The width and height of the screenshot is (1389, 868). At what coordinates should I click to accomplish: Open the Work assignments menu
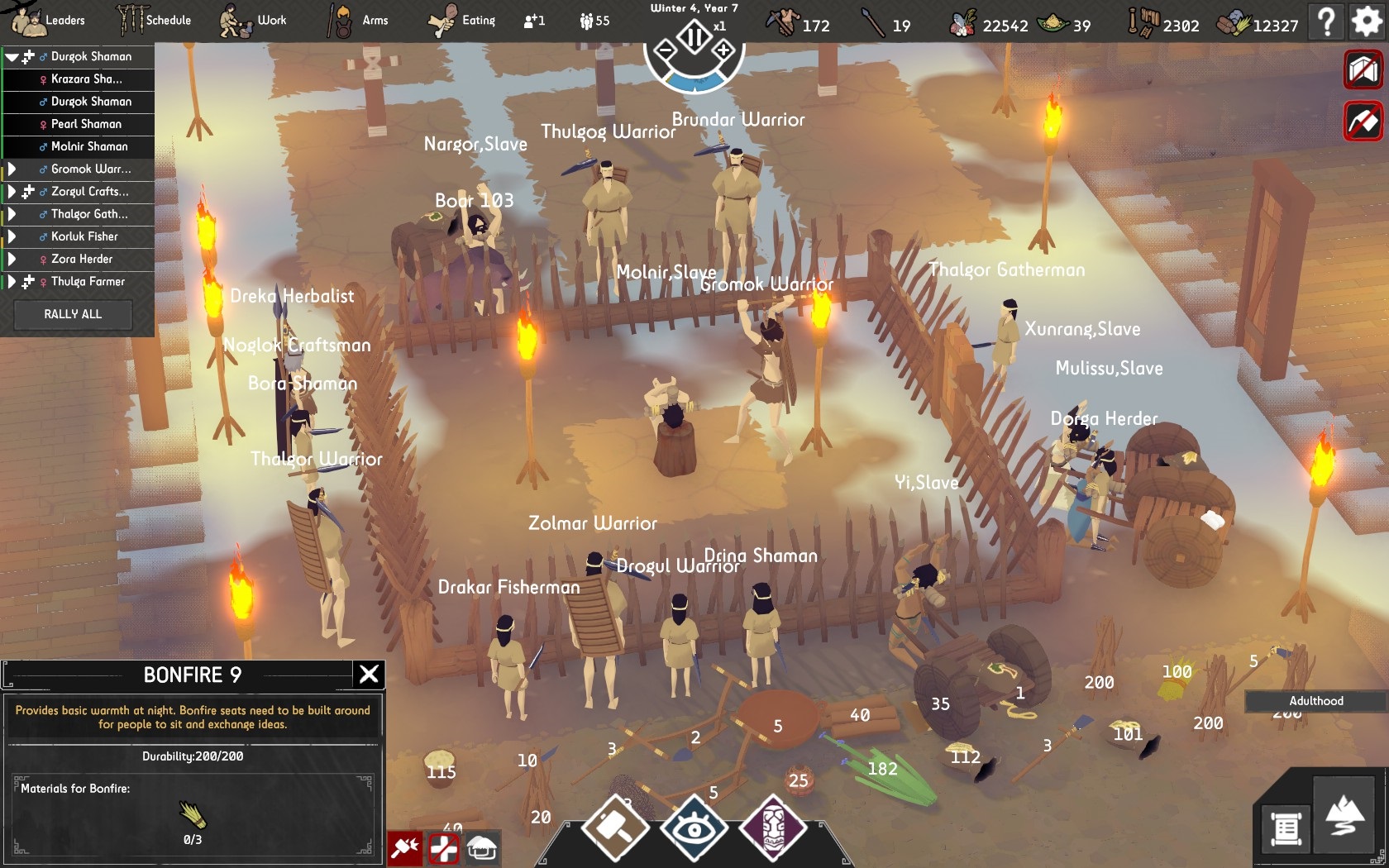point(254,20)
